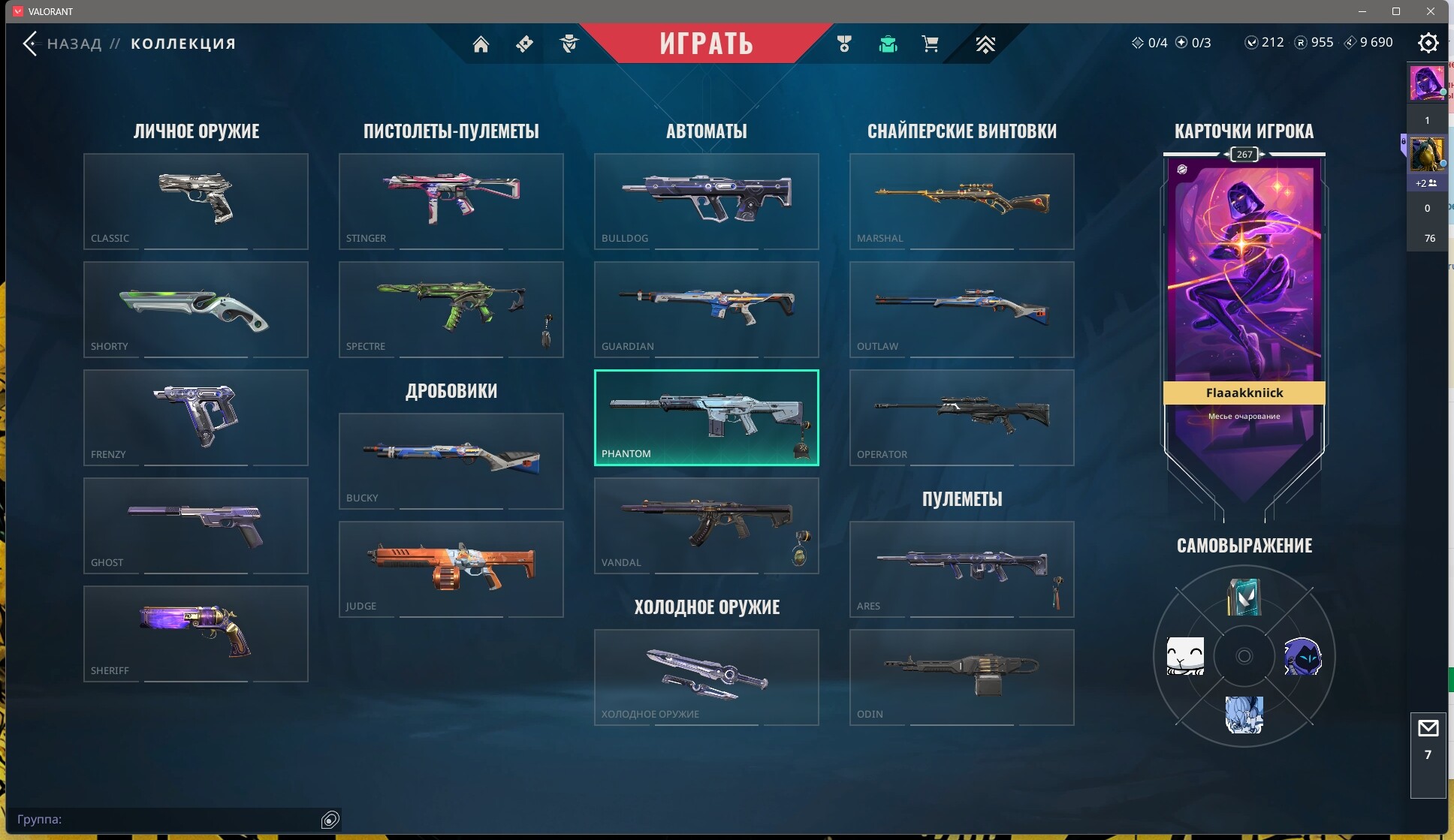Open the home screen icon
Screen dimensions: 1454x840
pyautogui.click(x=481, y=44)
